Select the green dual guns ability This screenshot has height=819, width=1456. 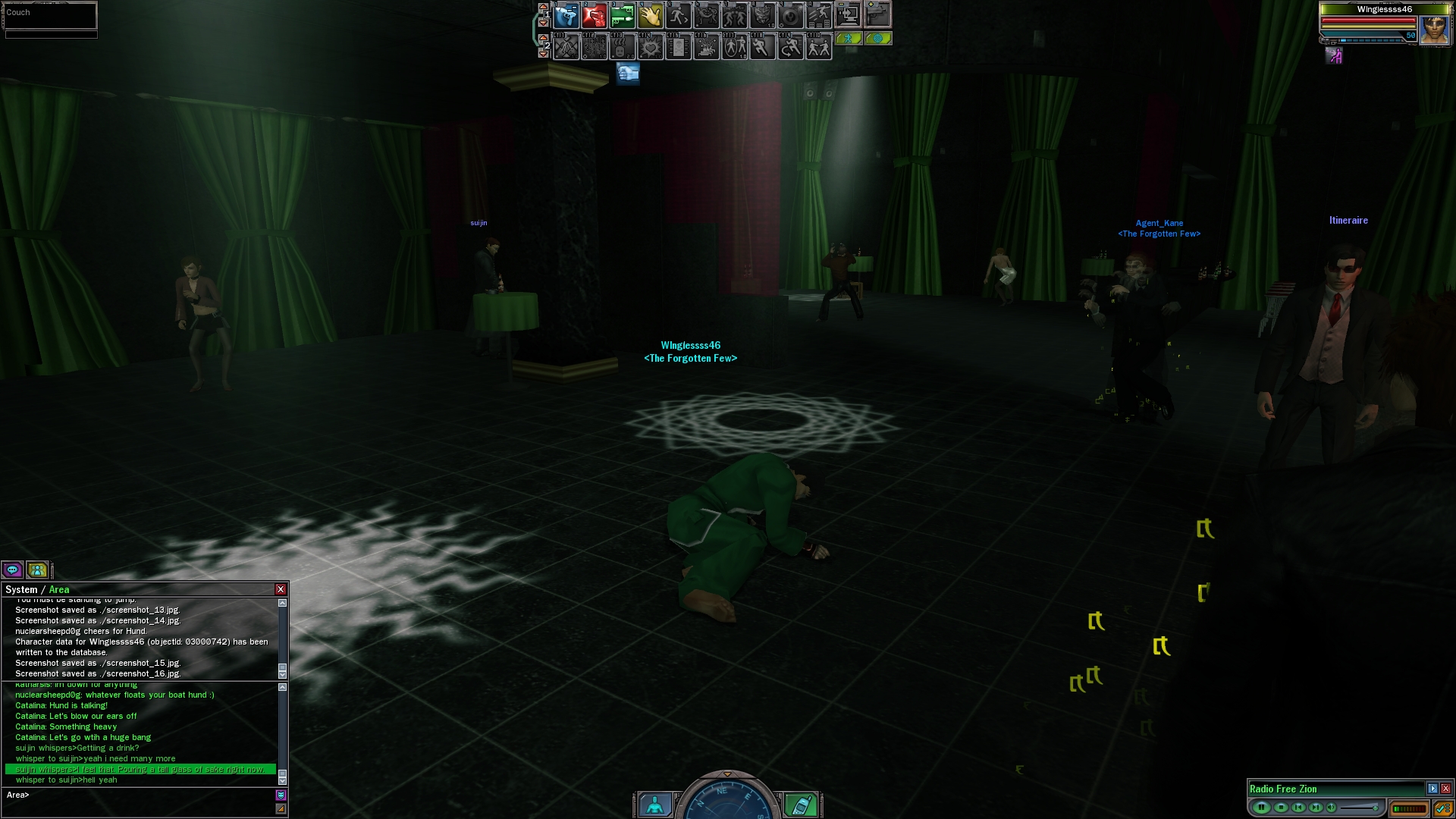pyautogui.click(x=622, y=15)
